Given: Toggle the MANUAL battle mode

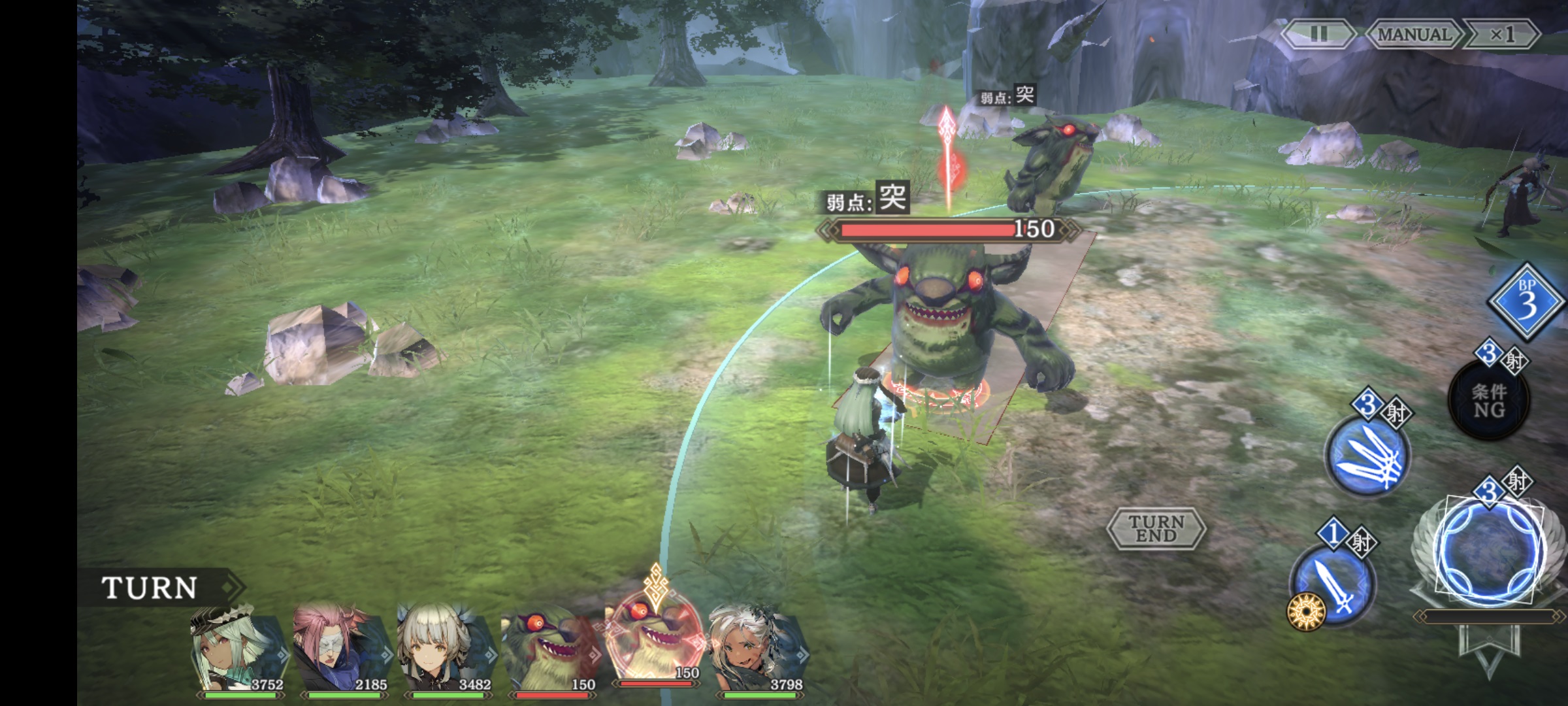Looking at the screenshot, I should tap(1414, 34).
